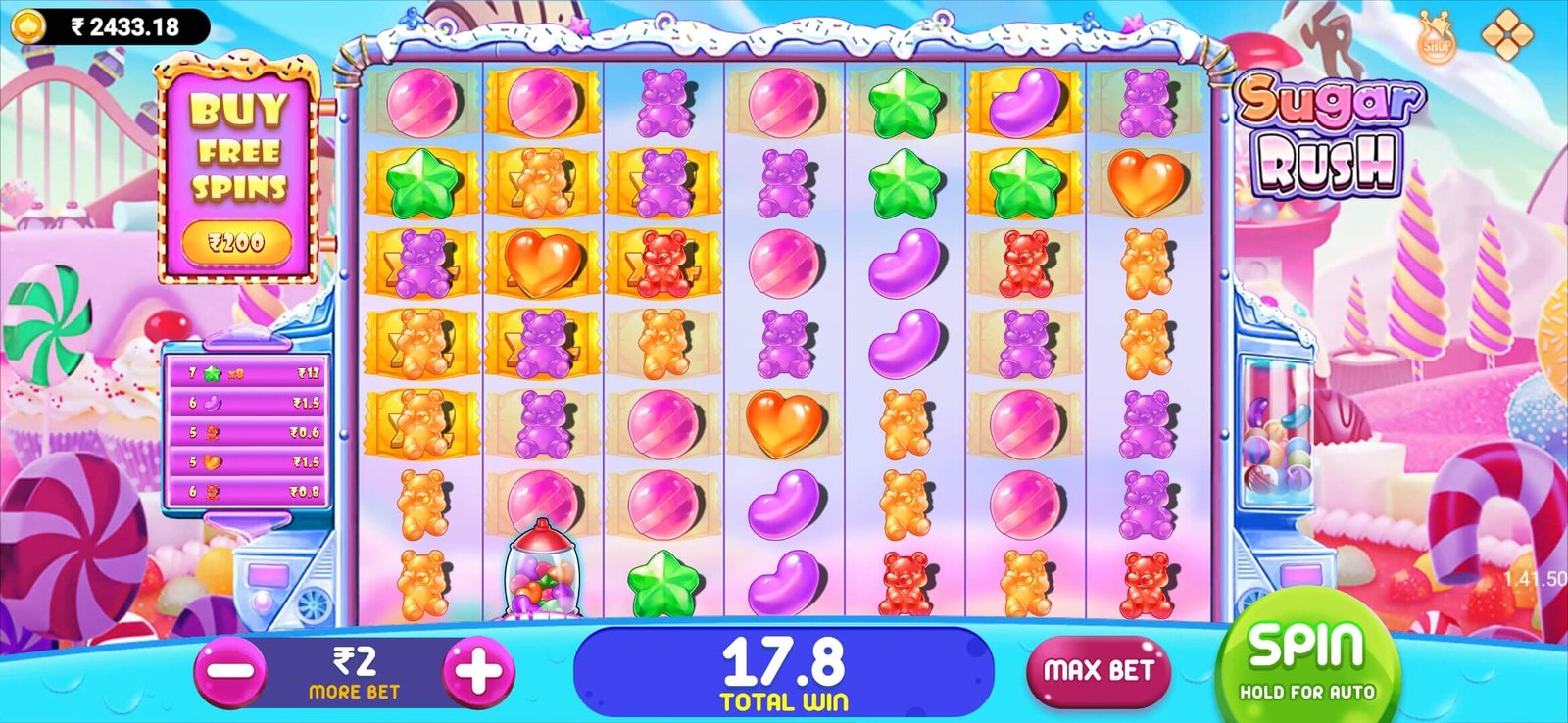Spin the reels with the green SPIN button
Screen dimensions: 1568x723
(x=1306, y=661)
